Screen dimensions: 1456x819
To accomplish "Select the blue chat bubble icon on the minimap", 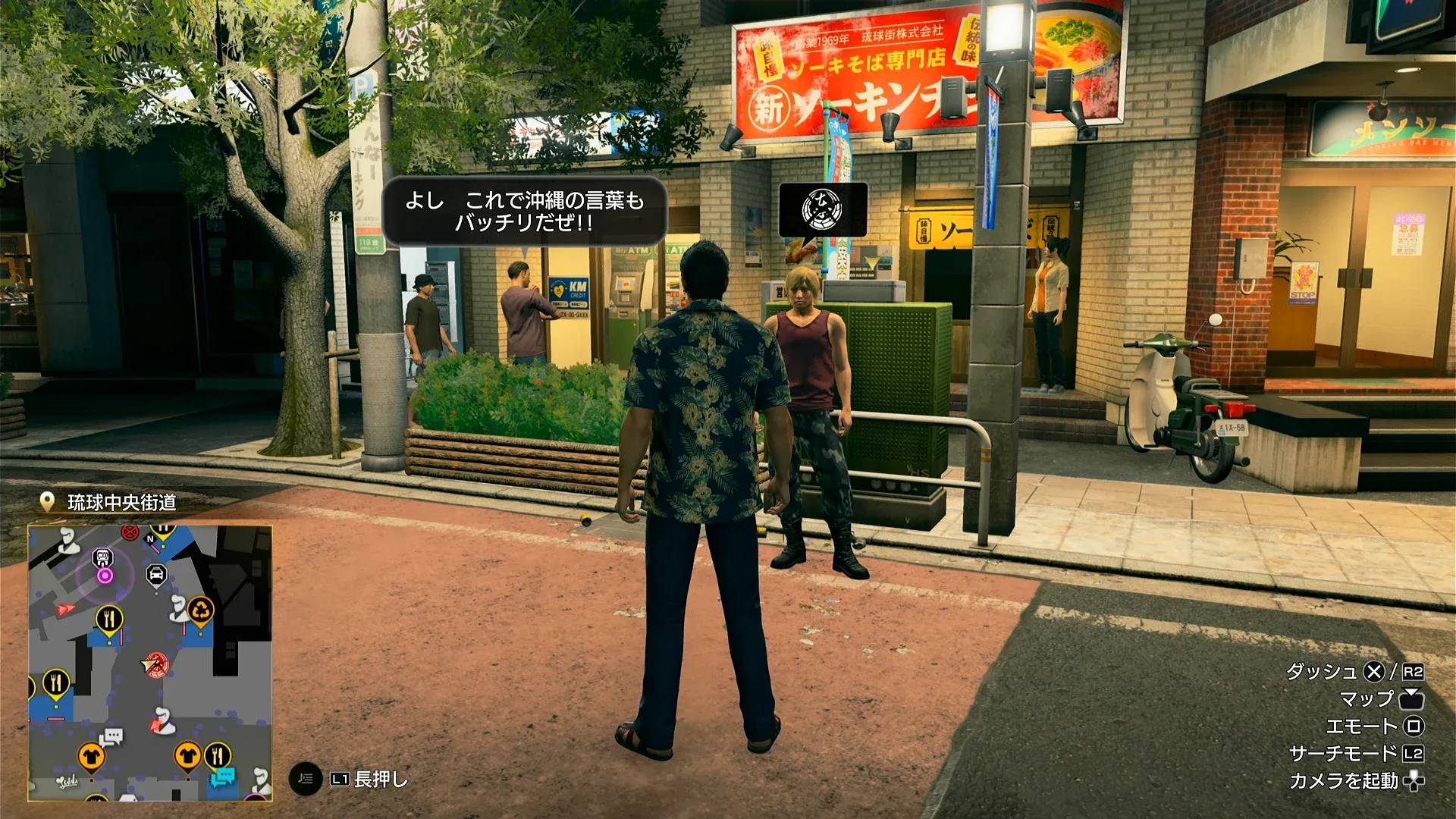I will [x=225, y=775].
